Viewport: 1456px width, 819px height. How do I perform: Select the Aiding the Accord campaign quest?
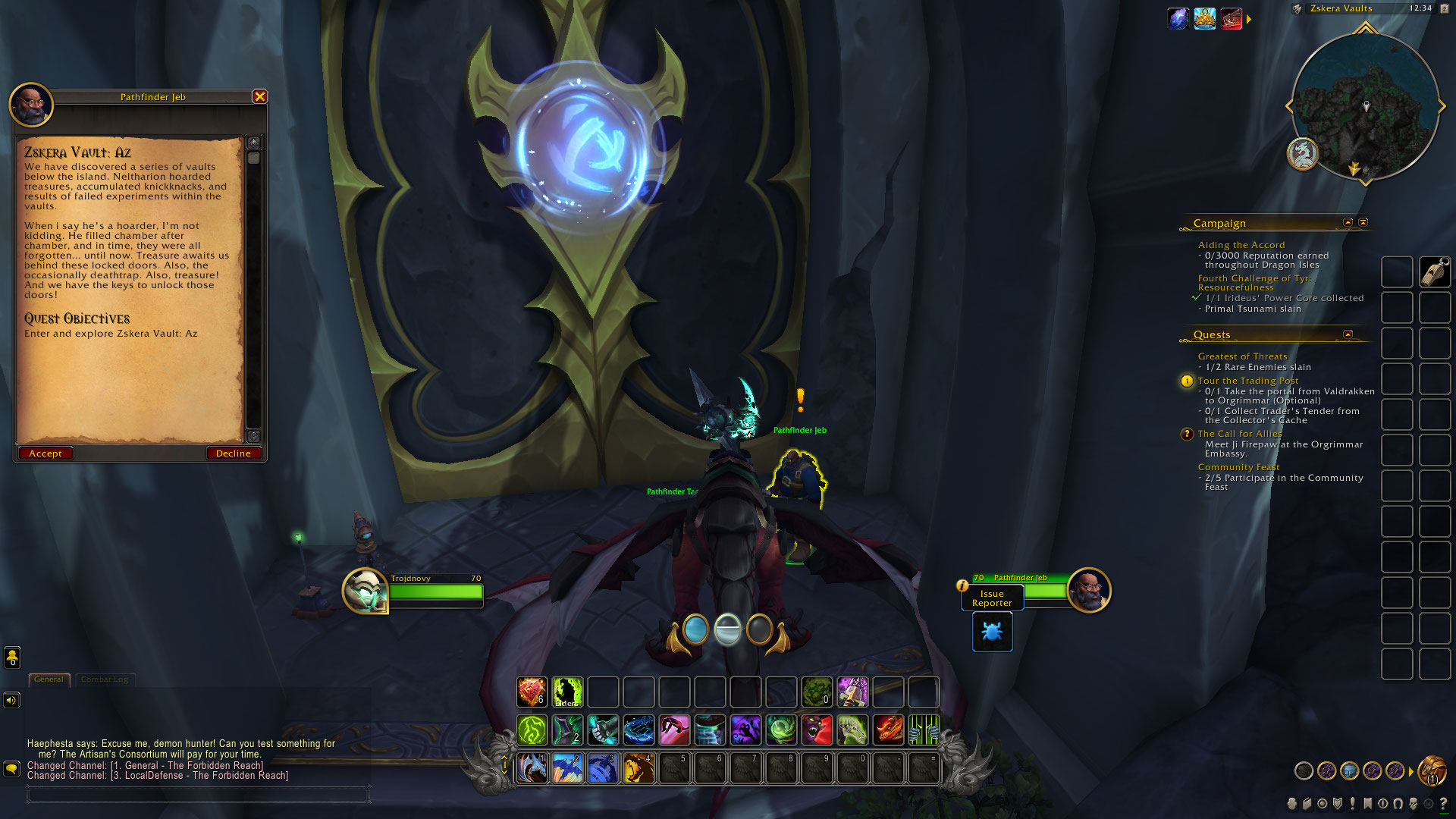pyautogui.click(x=1241, y=245)
